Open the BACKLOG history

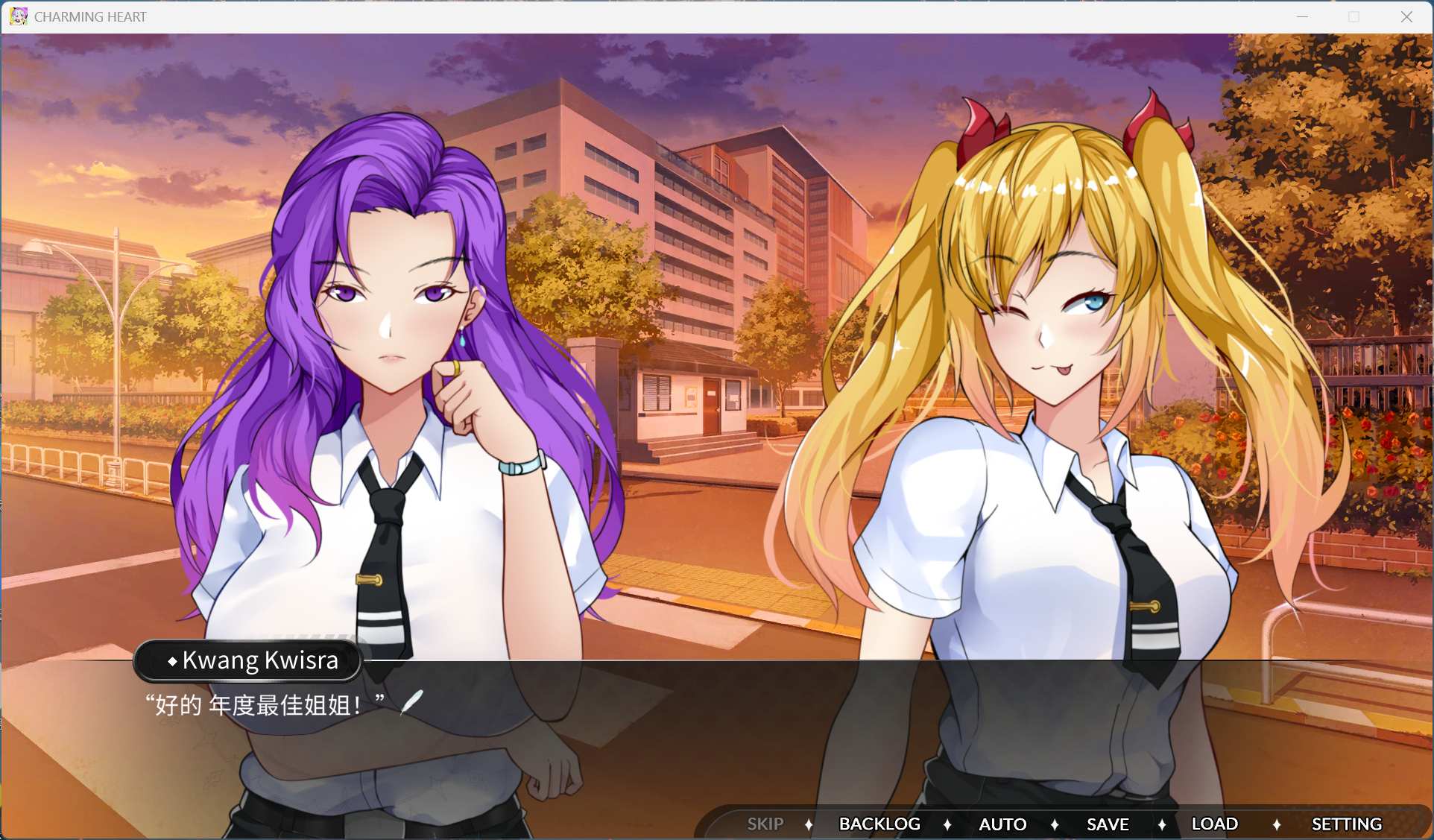point(879,824)
